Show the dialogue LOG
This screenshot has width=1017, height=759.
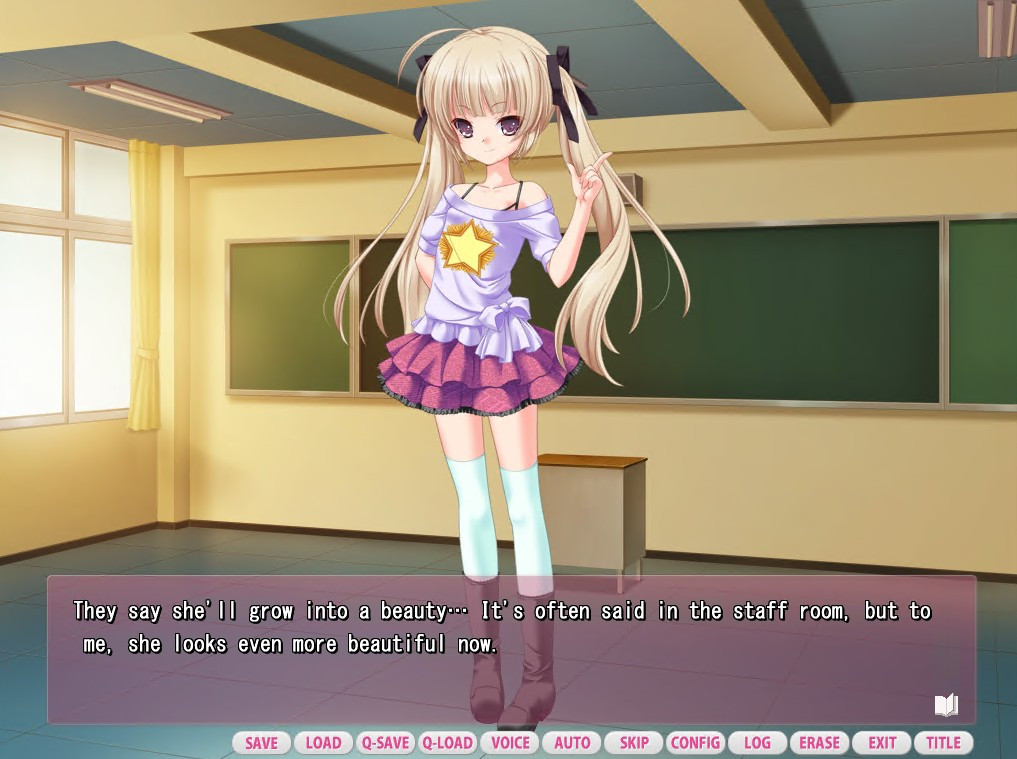757,743
